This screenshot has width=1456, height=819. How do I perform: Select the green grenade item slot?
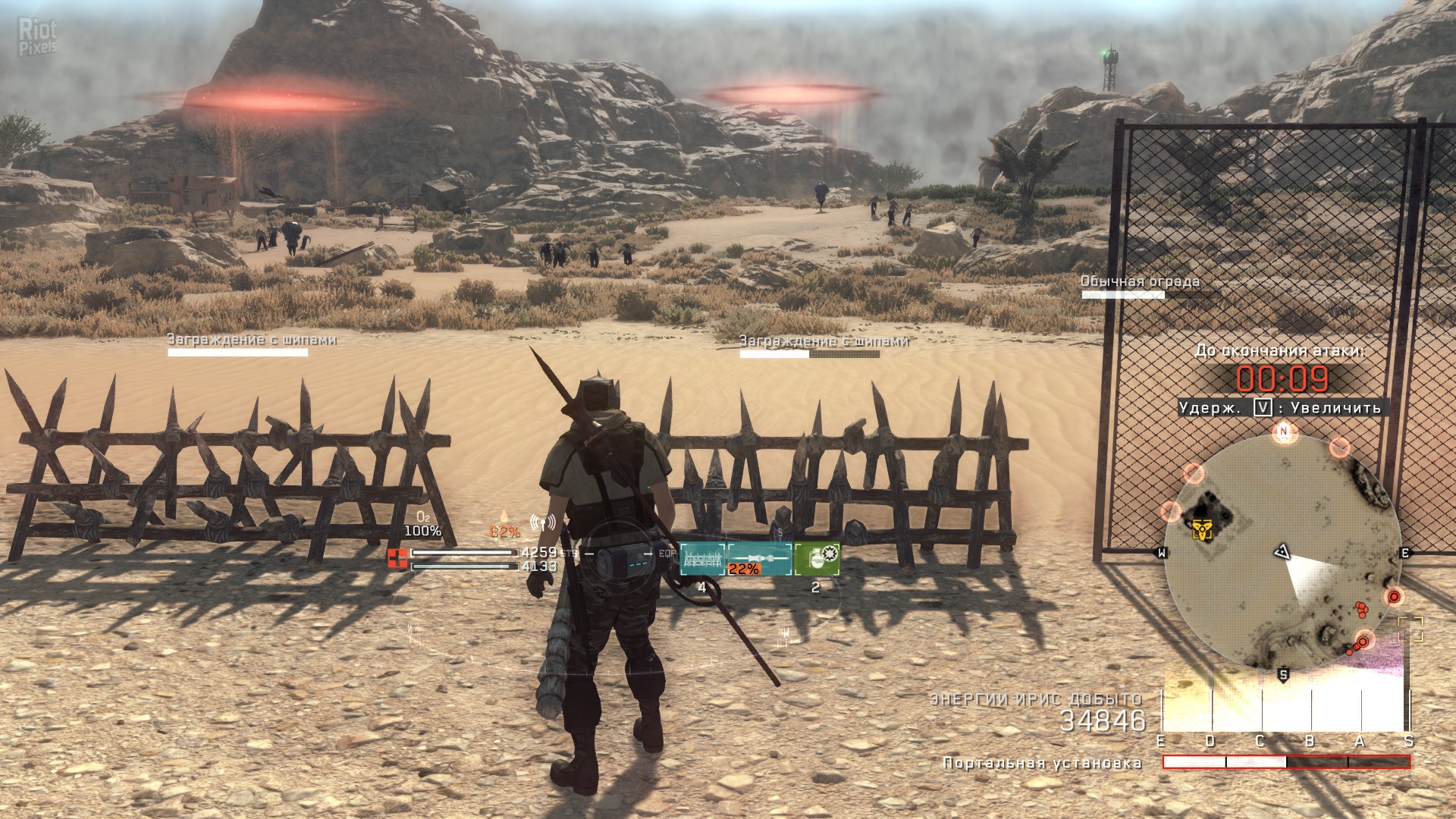pyautogui.click(x=817, y=559)
